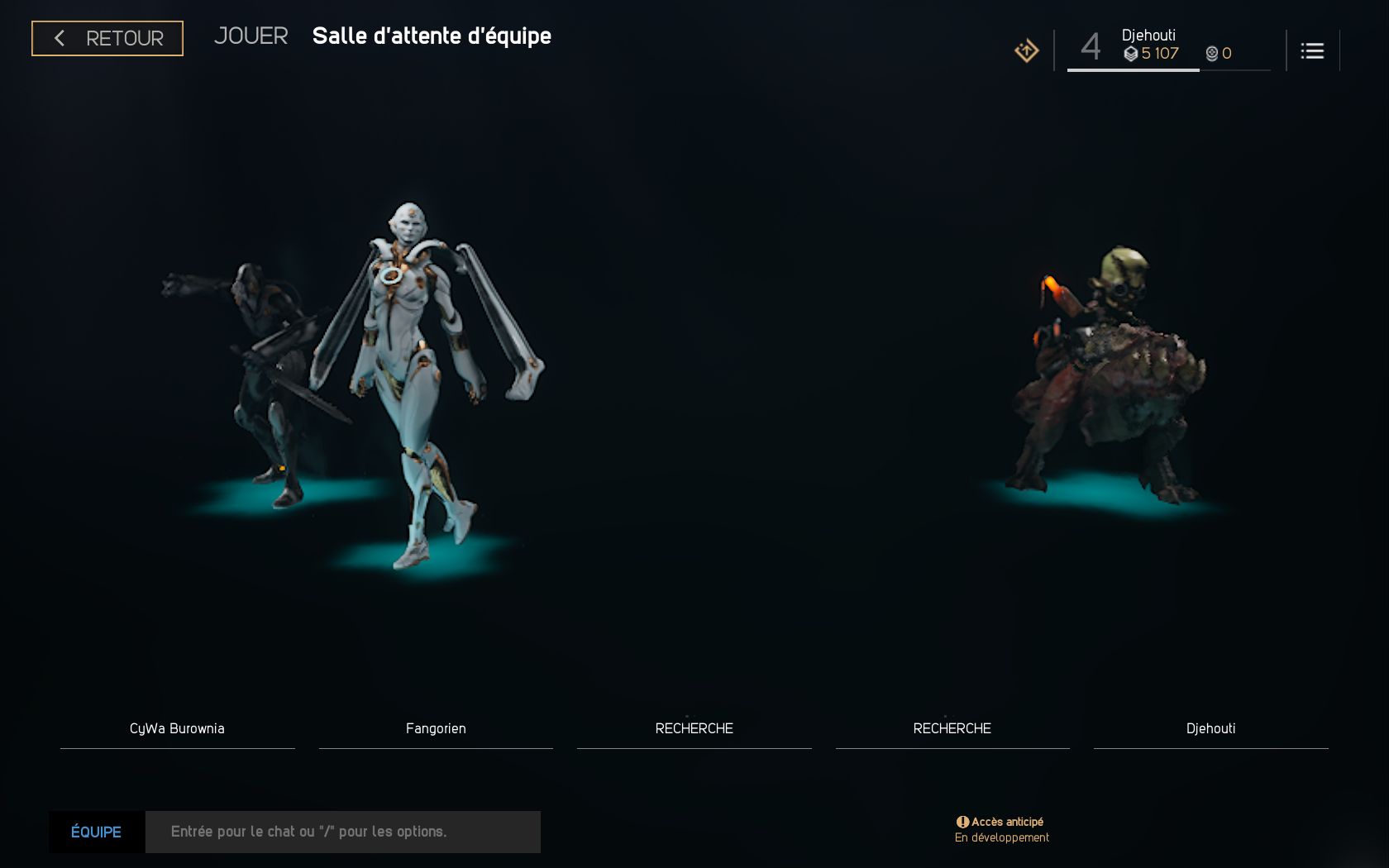
Task: Click the left chevron arrow inside RETOUR
Action: point(59,38)
